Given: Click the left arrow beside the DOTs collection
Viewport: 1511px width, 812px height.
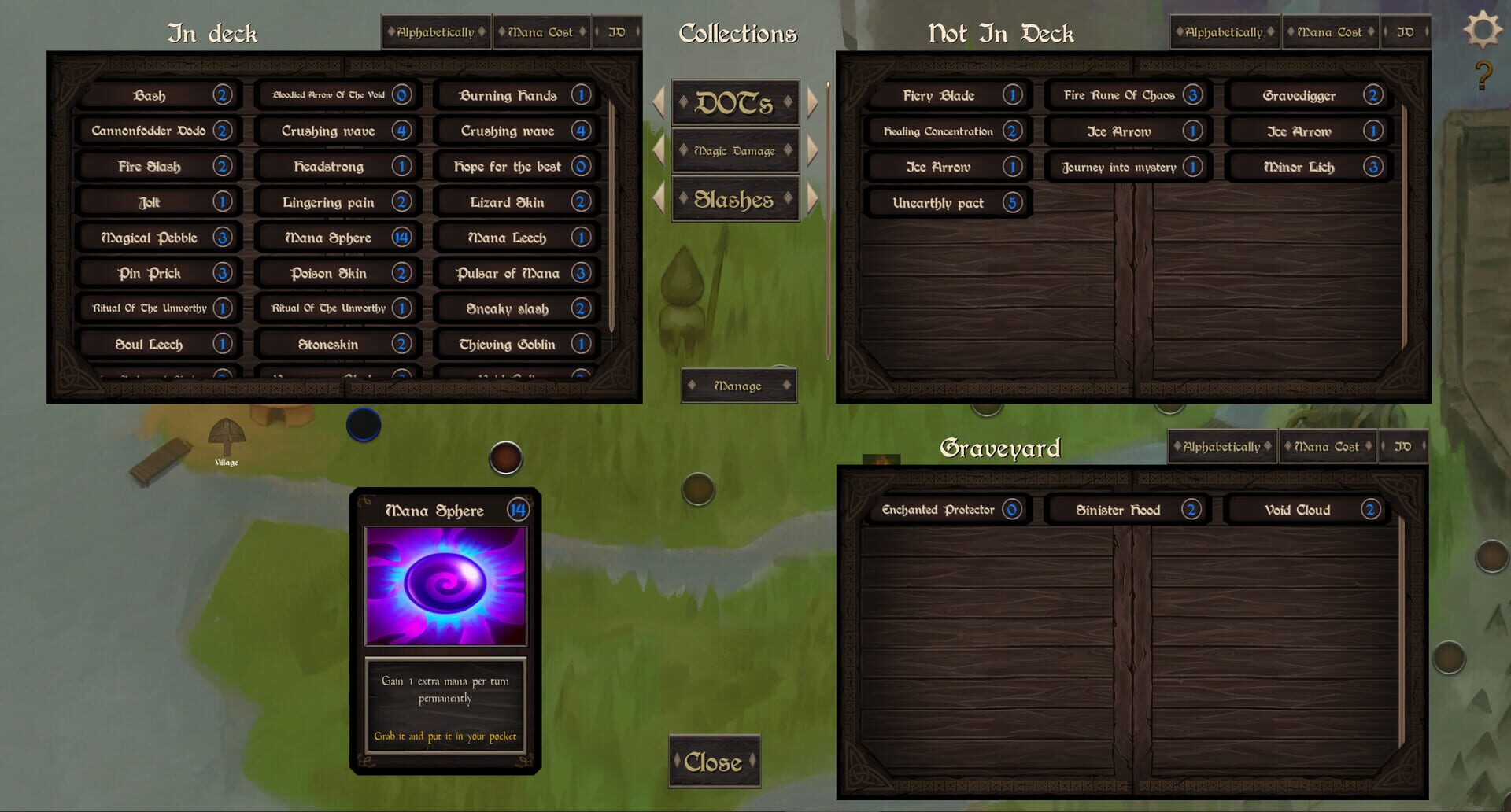Looking at the screenshot, I should tap(659, 101).
